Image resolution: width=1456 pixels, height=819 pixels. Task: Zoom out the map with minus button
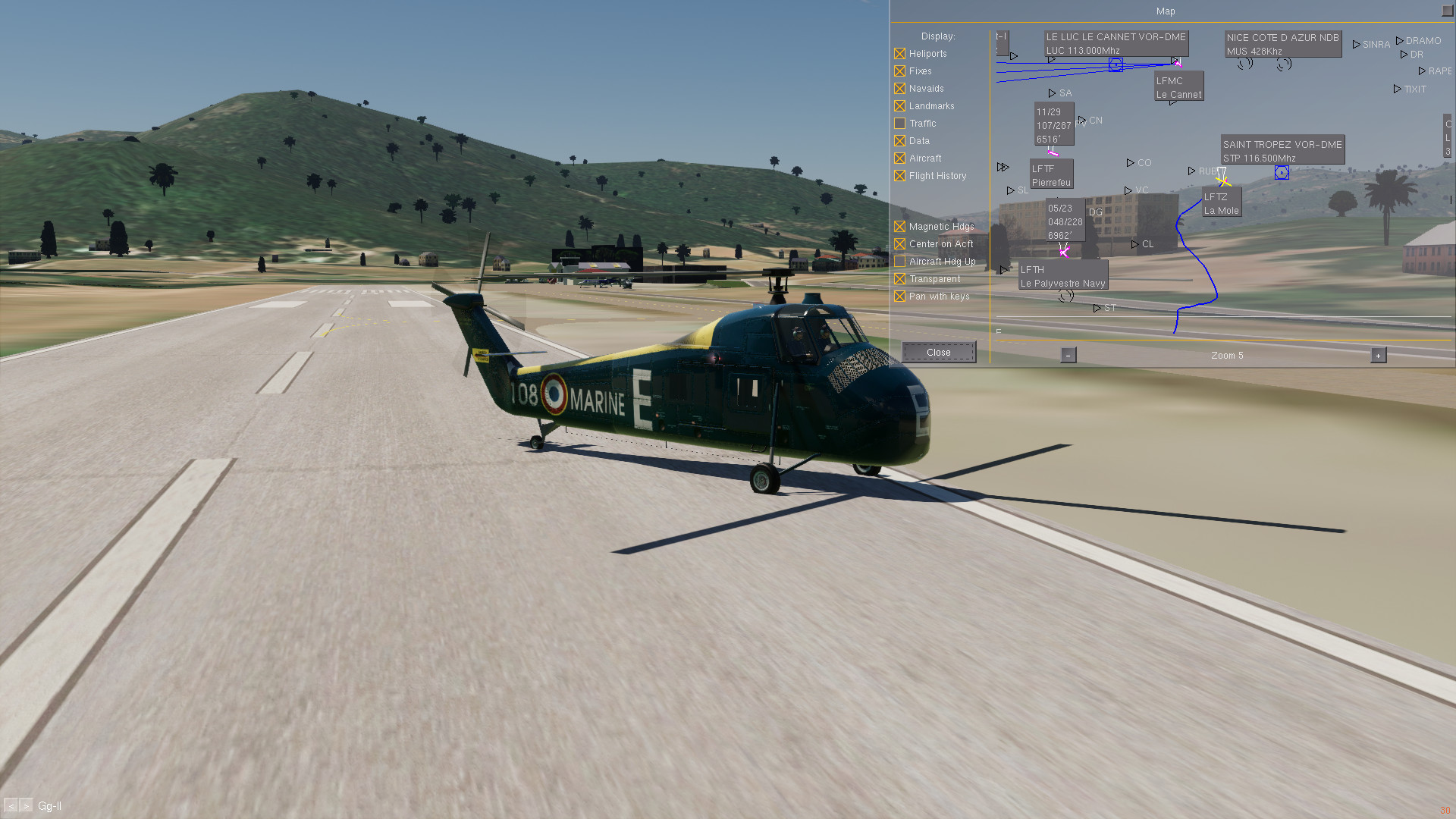point(1068,355)
